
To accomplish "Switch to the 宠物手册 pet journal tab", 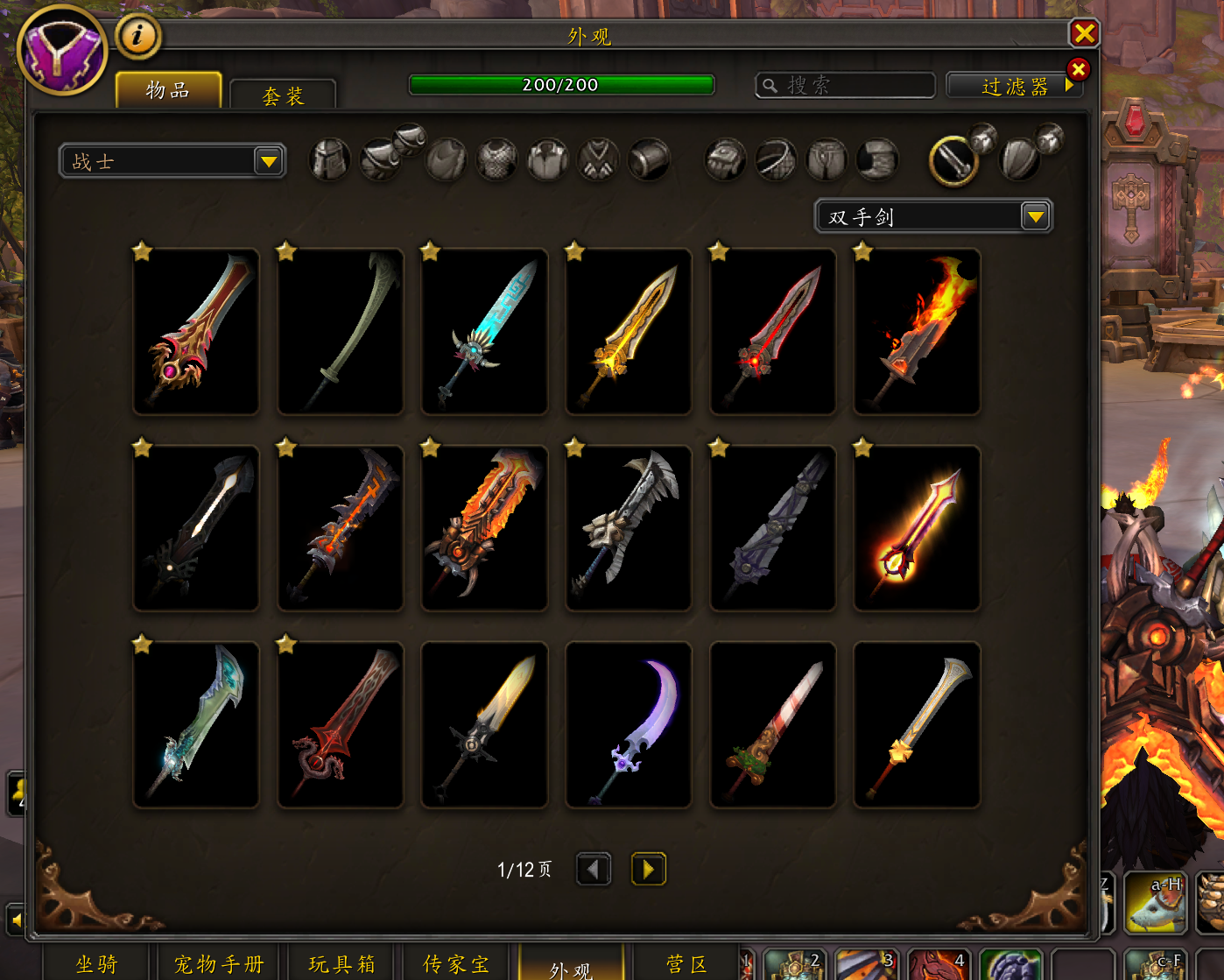I will 219,964.
